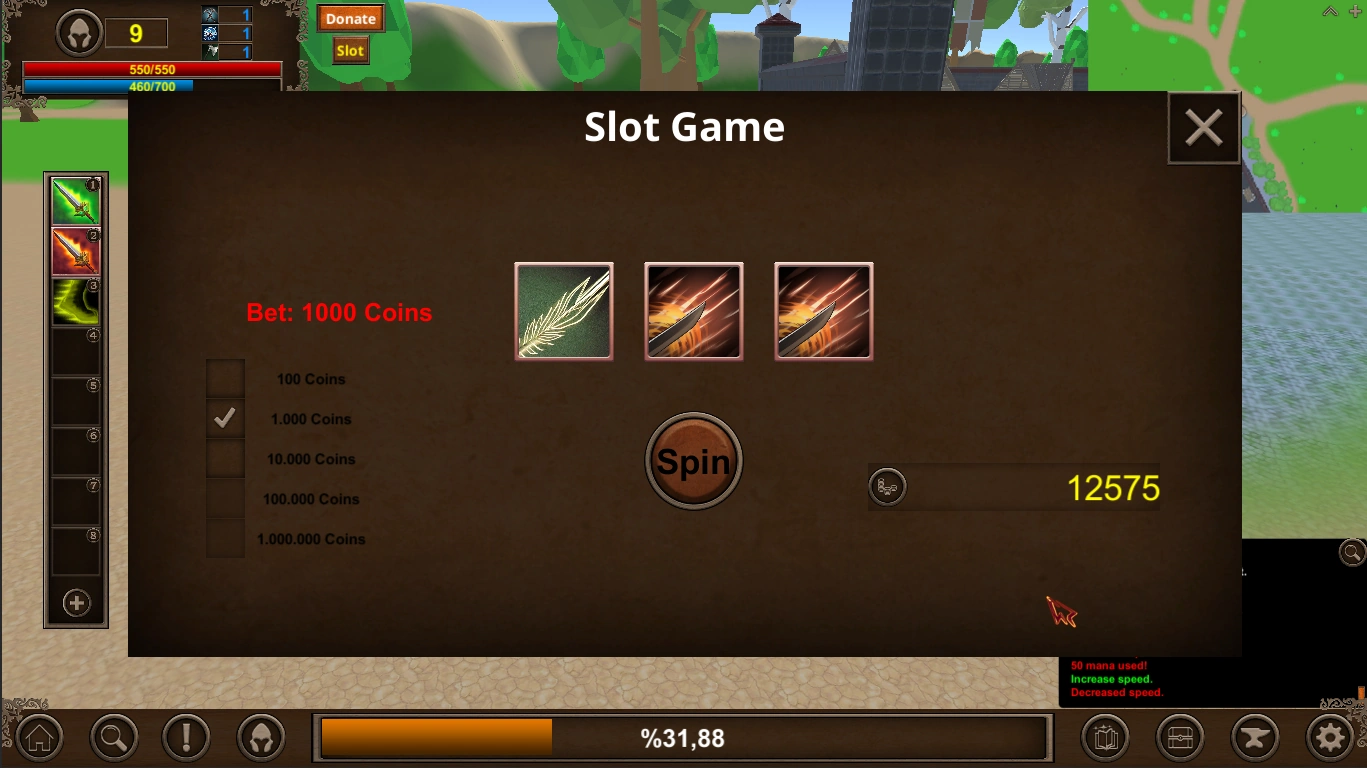Select the 100 Coins bet option
1367x768 pixels.
tap(225, 378)
